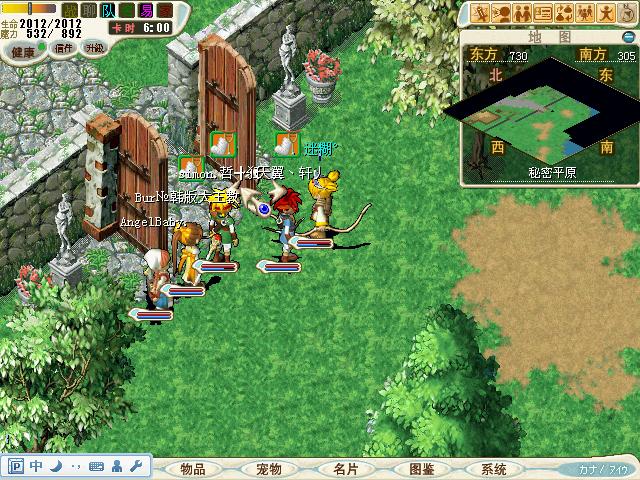Toggle the 易 trade mode icon
Screen dimensions: 640x480
(147, 10)
